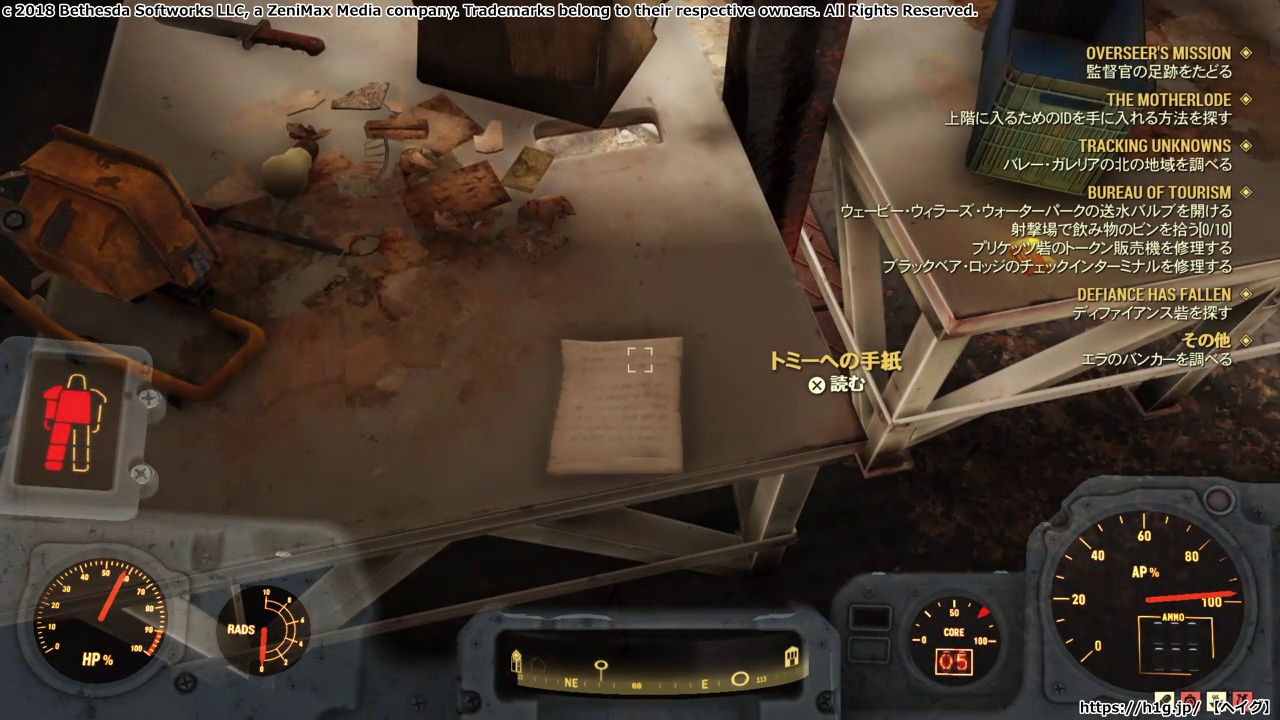Choose the Tracking Unknowns quest

pyautogui.click(x=1154, y=146)
